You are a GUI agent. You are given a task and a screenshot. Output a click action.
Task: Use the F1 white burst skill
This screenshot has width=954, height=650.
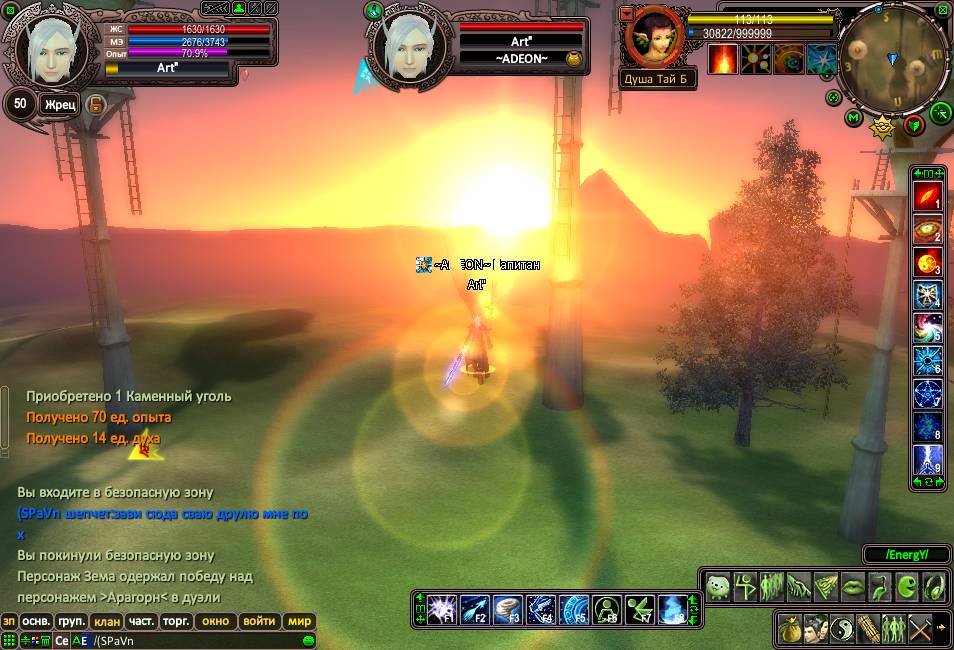coord(441,607)
